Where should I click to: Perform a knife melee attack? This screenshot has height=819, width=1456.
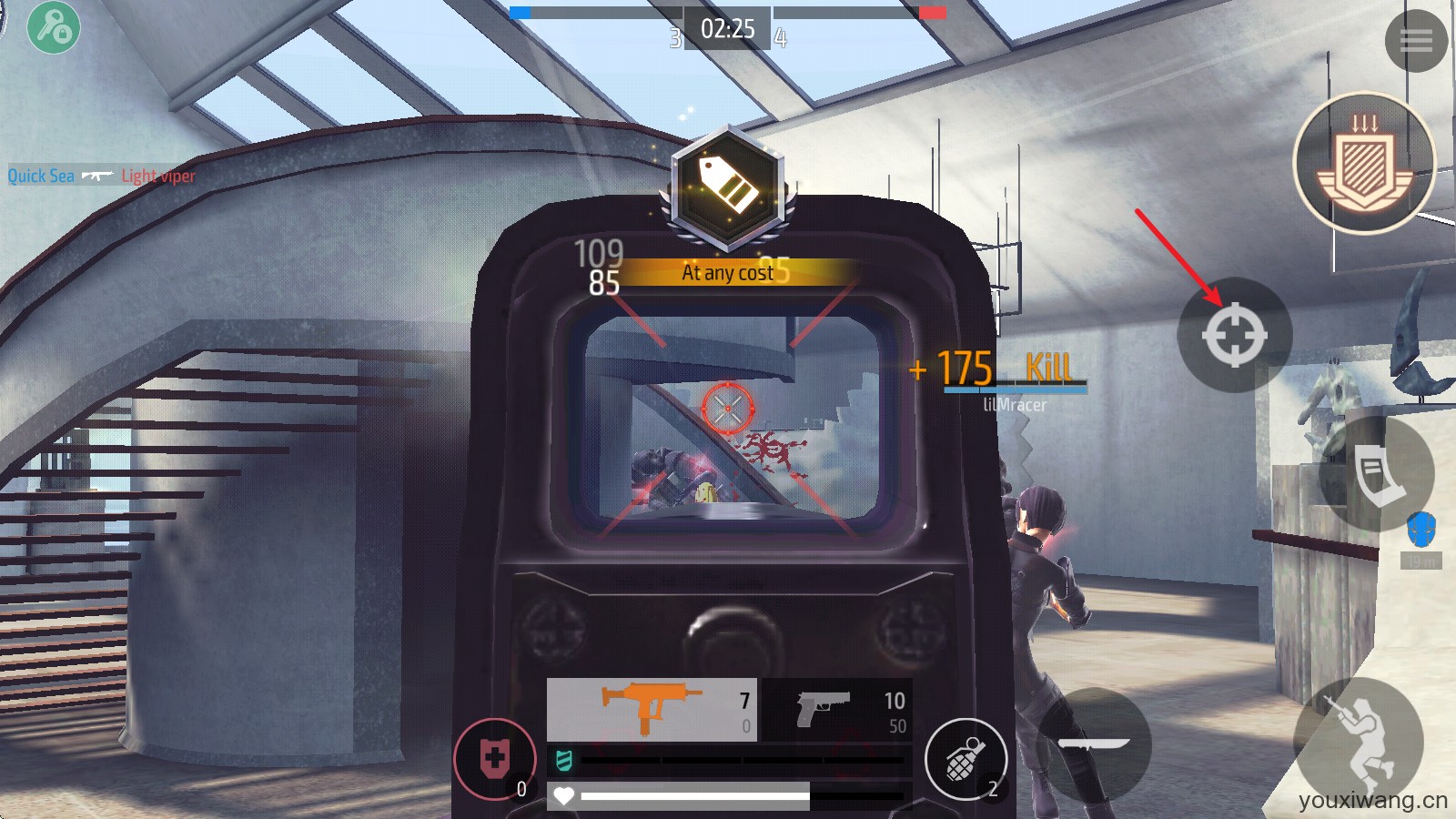click(x=1094, y=743)
